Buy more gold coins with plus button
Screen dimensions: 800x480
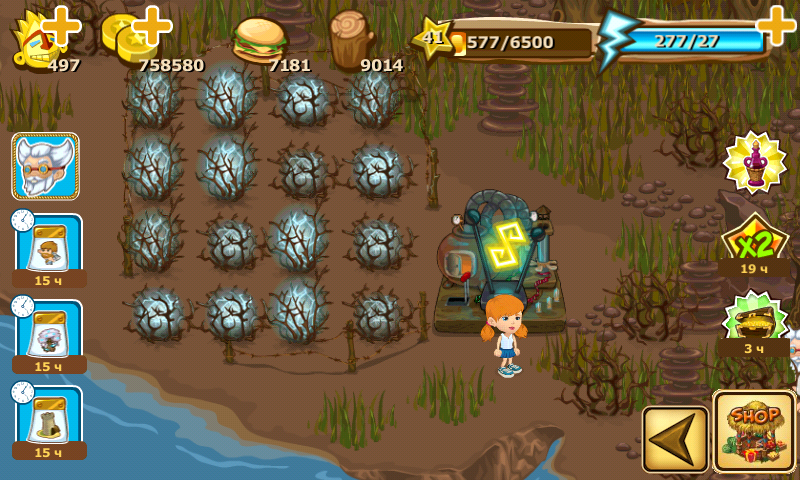tap(152, 25)
